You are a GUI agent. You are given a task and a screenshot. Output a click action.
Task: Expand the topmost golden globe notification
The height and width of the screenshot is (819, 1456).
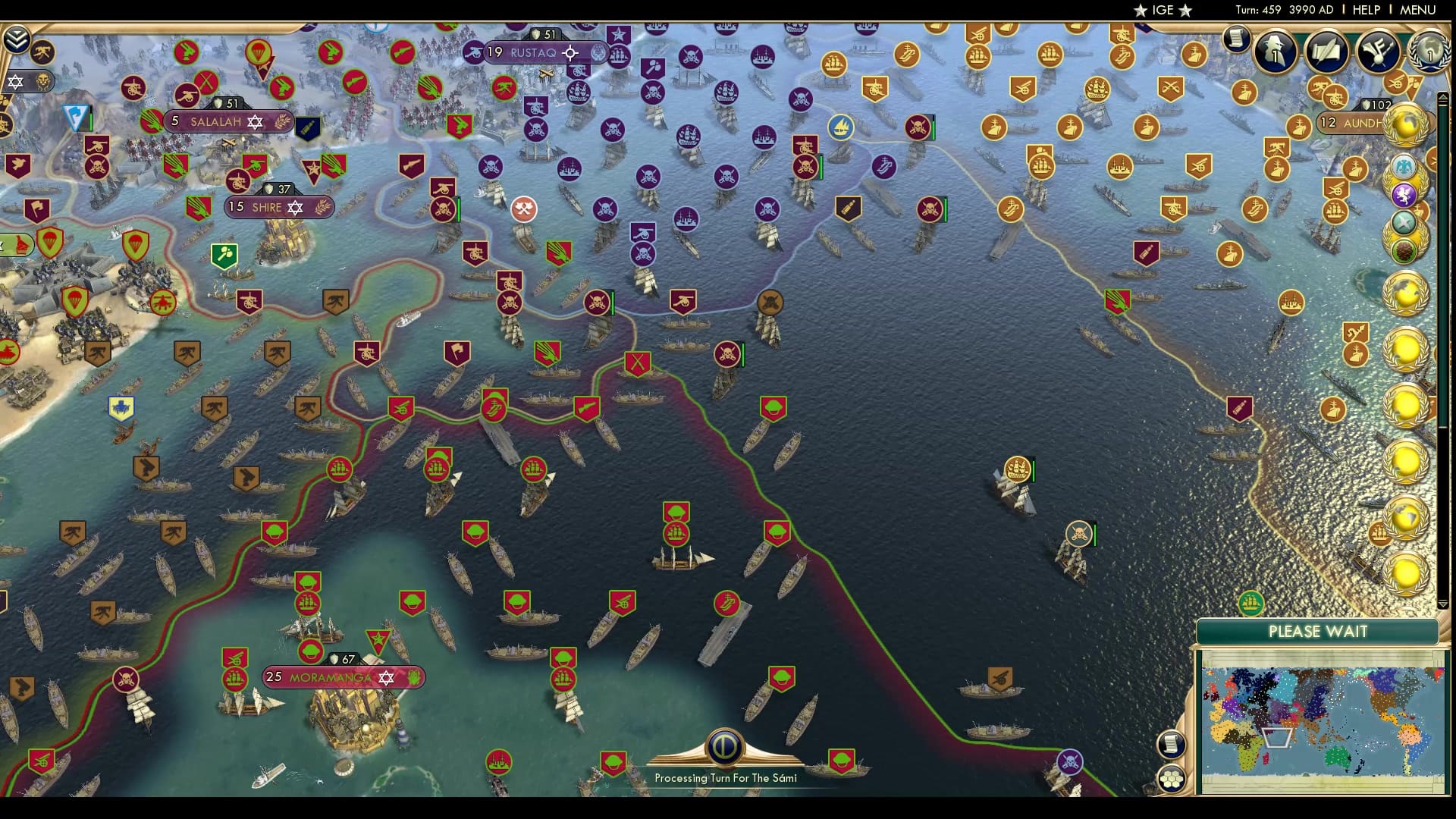[x=1404, y=125]
